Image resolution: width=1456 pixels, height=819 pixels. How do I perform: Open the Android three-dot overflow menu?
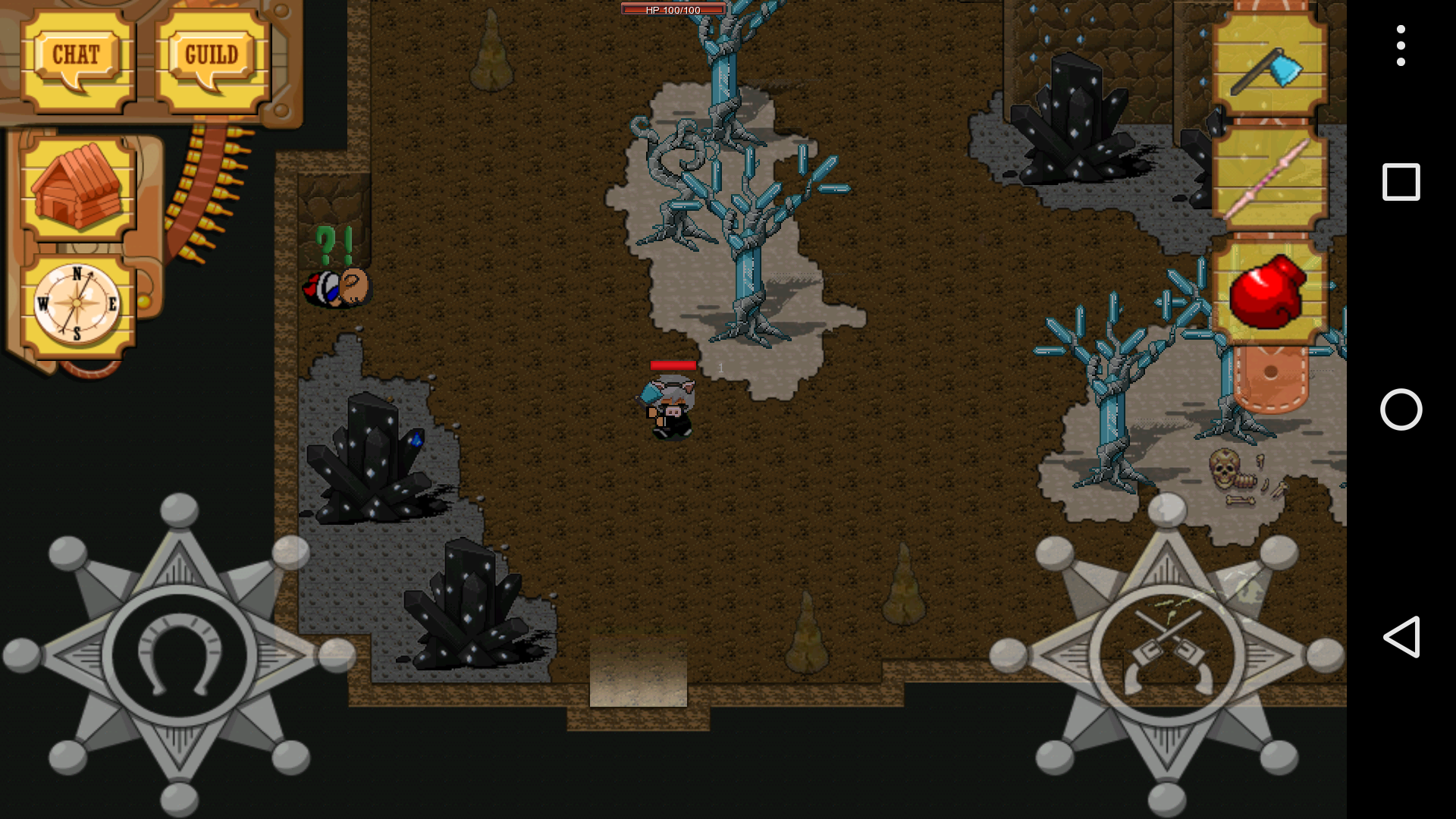pos(1401,45)
